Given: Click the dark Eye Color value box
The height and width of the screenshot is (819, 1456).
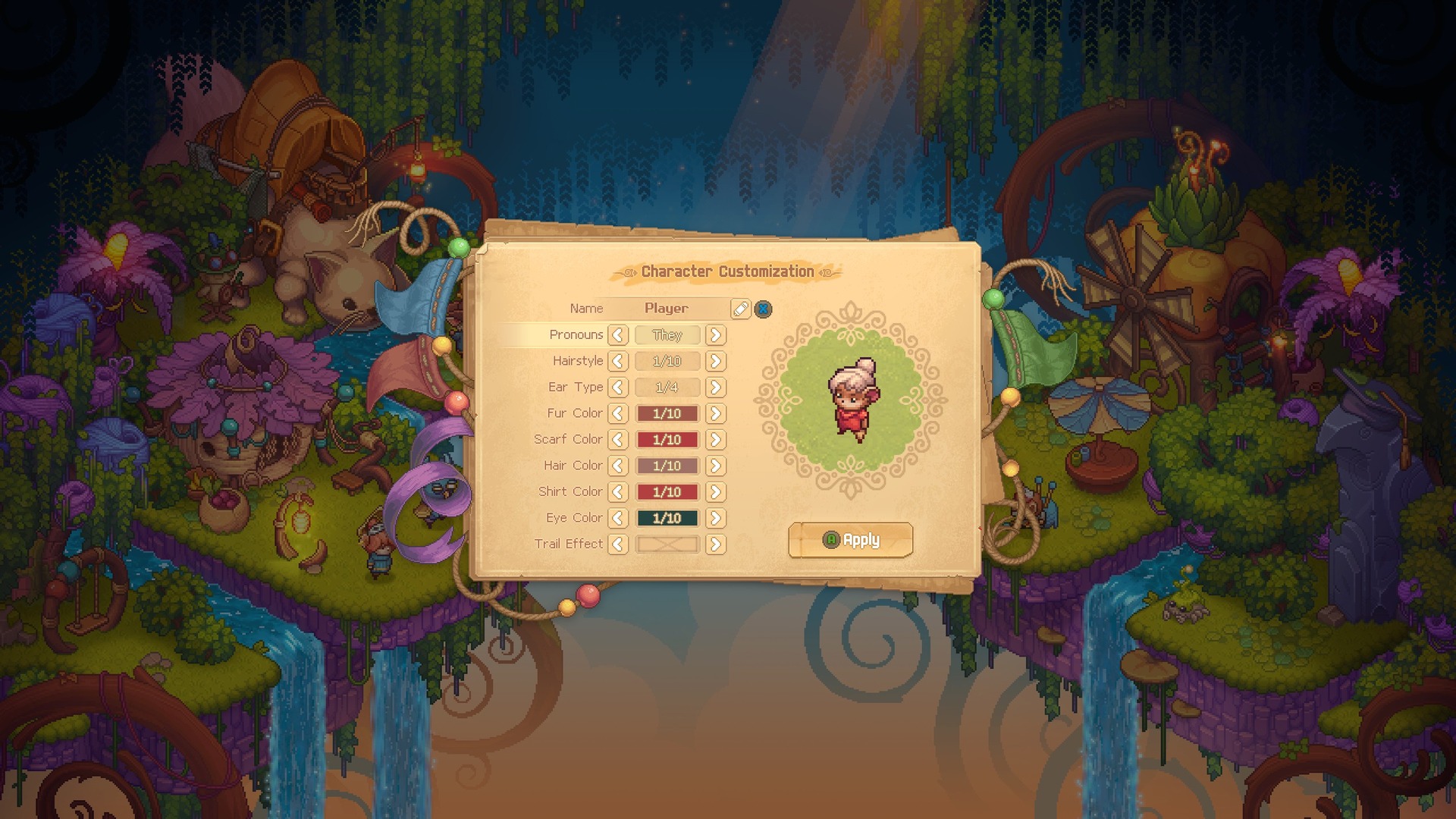Looking at the screenshot, I should click(667, 518).
